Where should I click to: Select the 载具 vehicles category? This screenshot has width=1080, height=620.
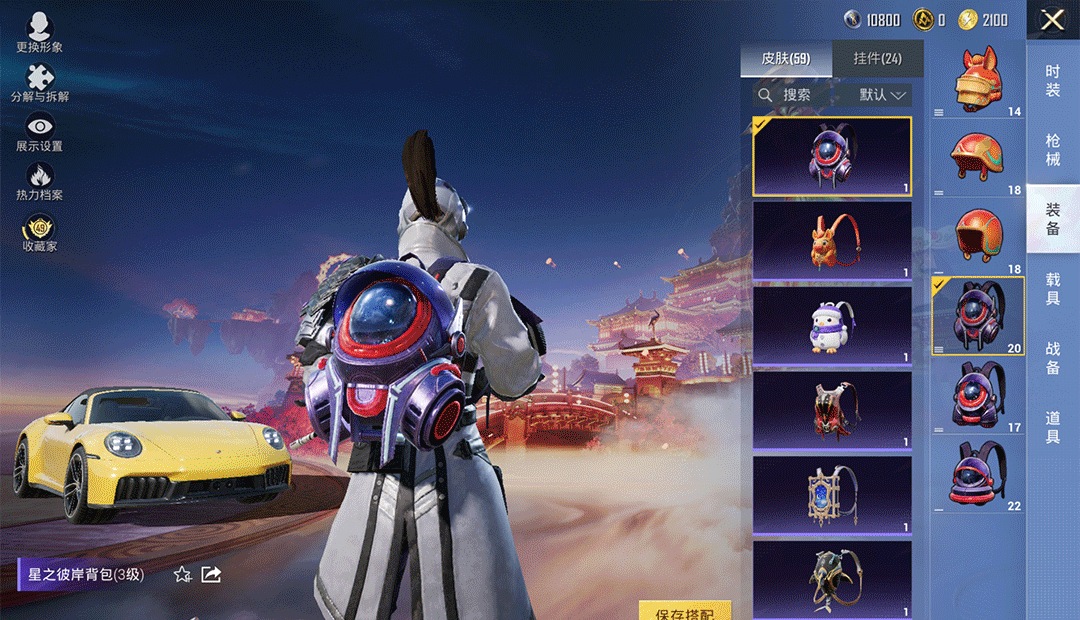(1053, 289)
